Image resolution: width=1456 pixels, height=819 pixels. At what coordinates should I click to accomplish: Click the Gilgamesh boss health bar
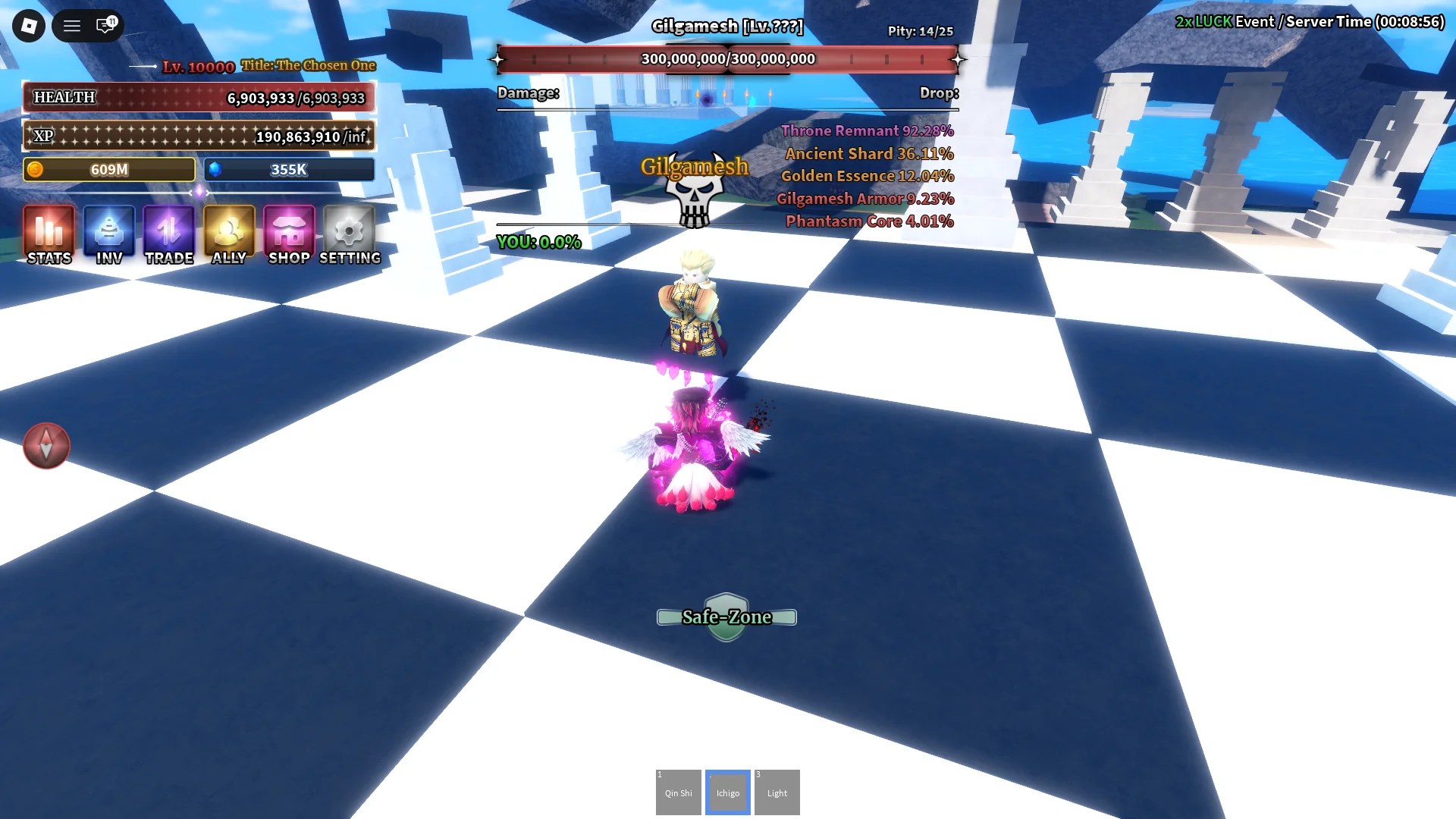[728, 58]
